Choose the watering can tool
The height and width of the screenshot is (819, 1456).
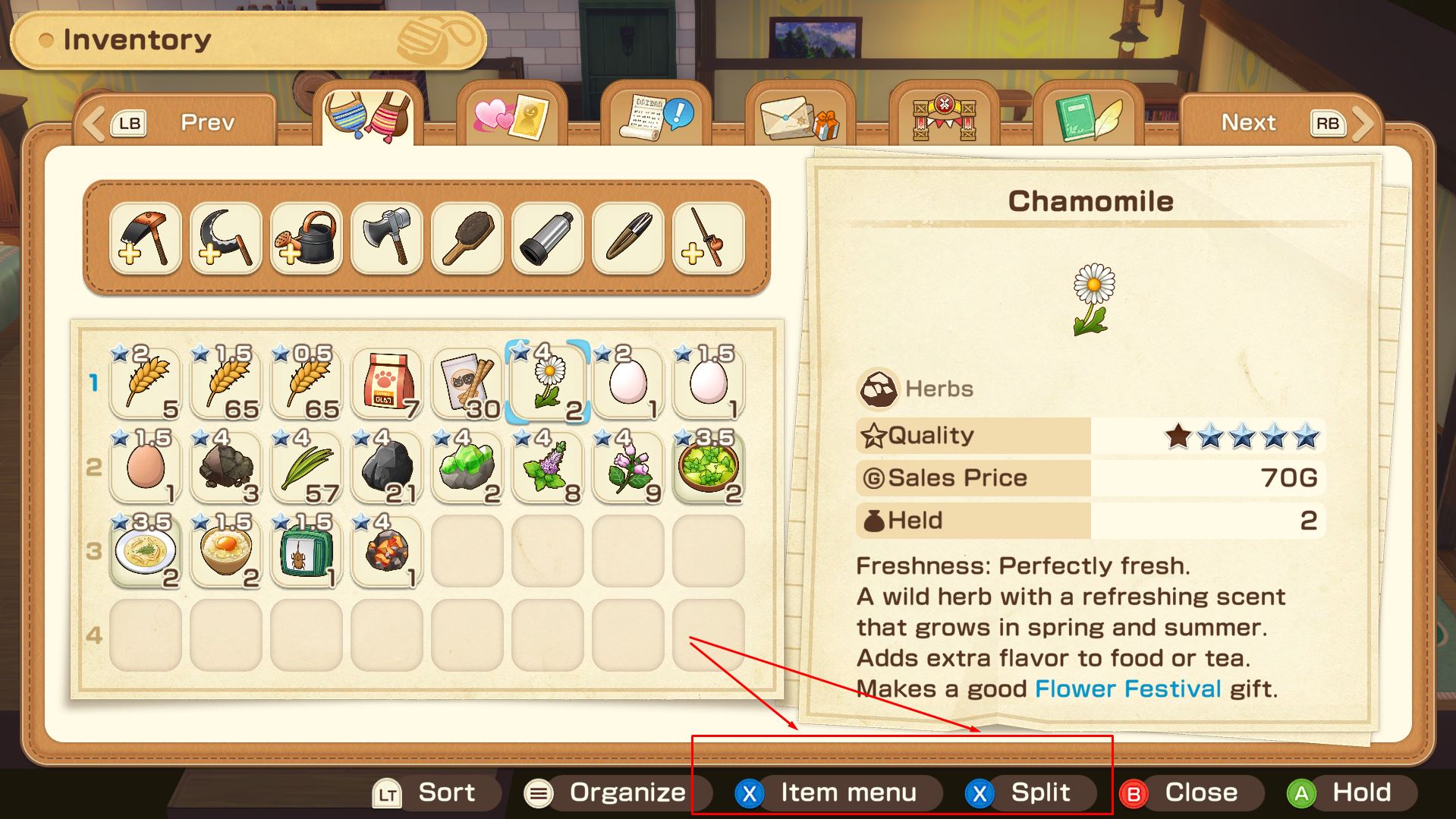[x=306, y=238]
